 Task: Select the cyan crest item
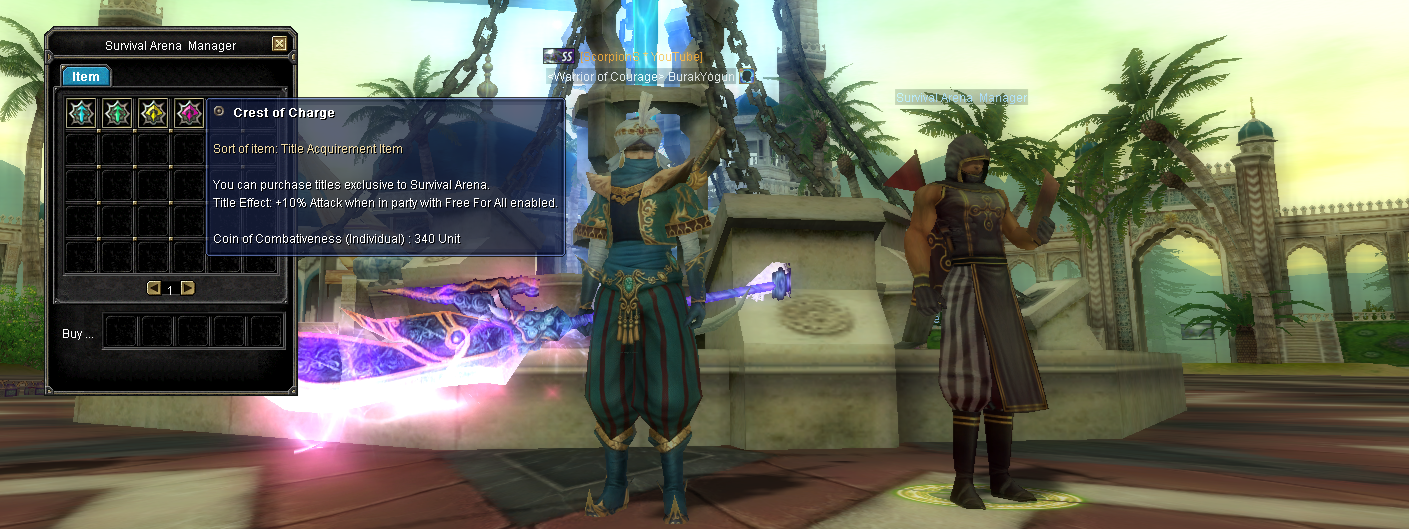(81, 113)
